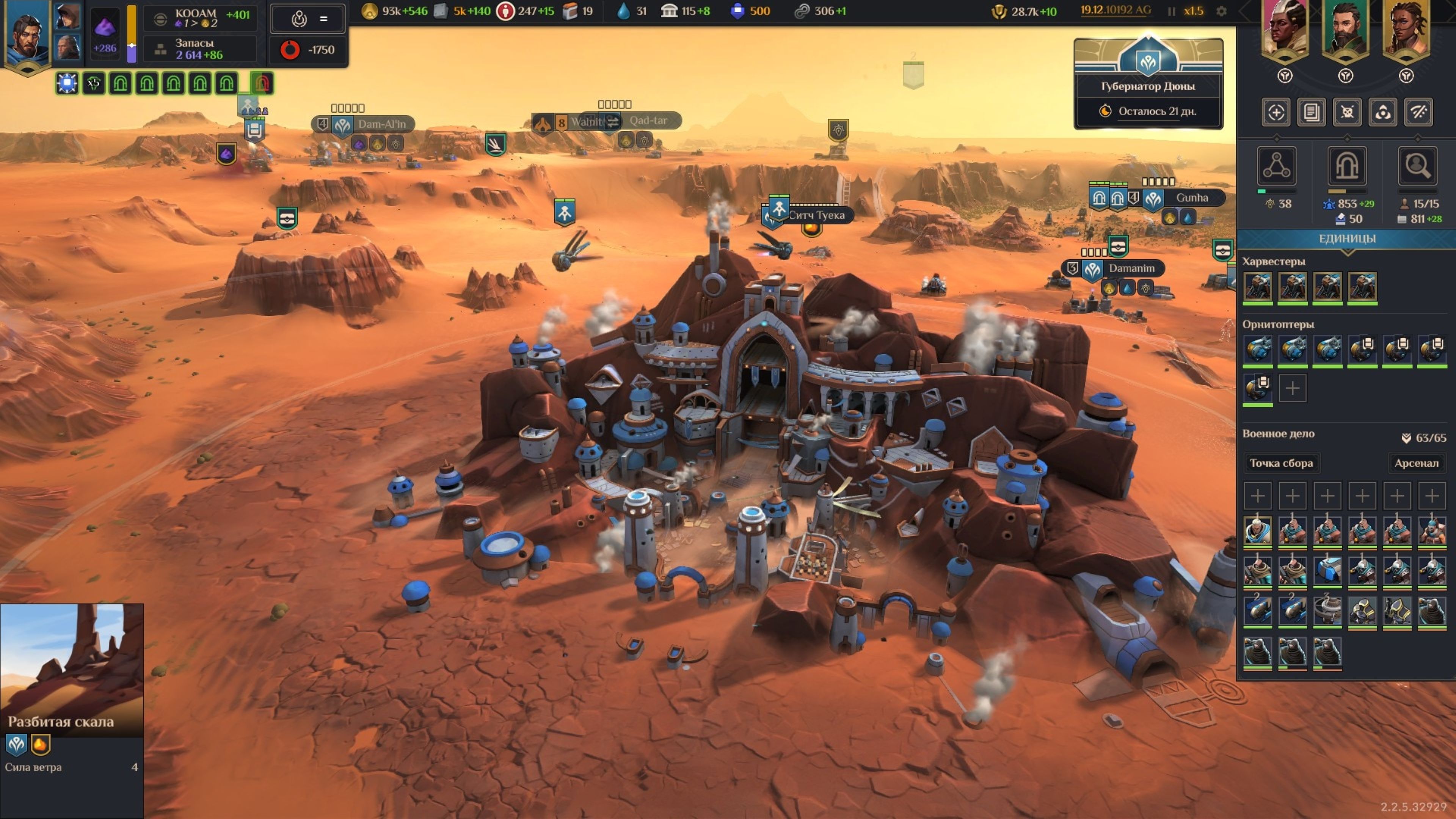
Task: Open the Губернатор Дюны objective card
Action: pos(1148,85)
